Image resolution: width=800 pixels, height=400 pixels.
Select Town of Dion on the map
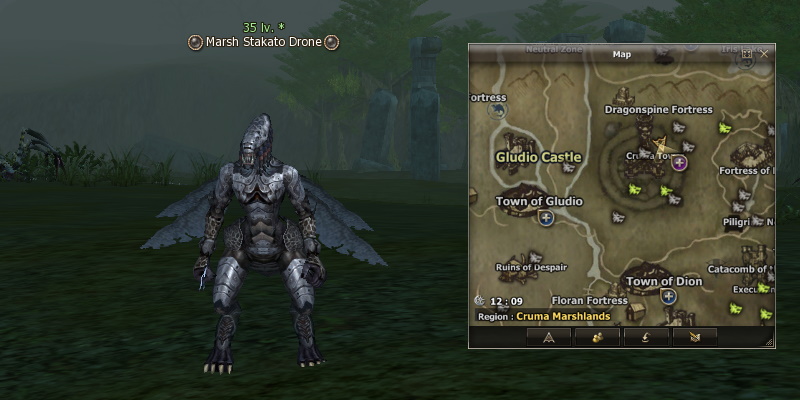click(x=663, y=281)
